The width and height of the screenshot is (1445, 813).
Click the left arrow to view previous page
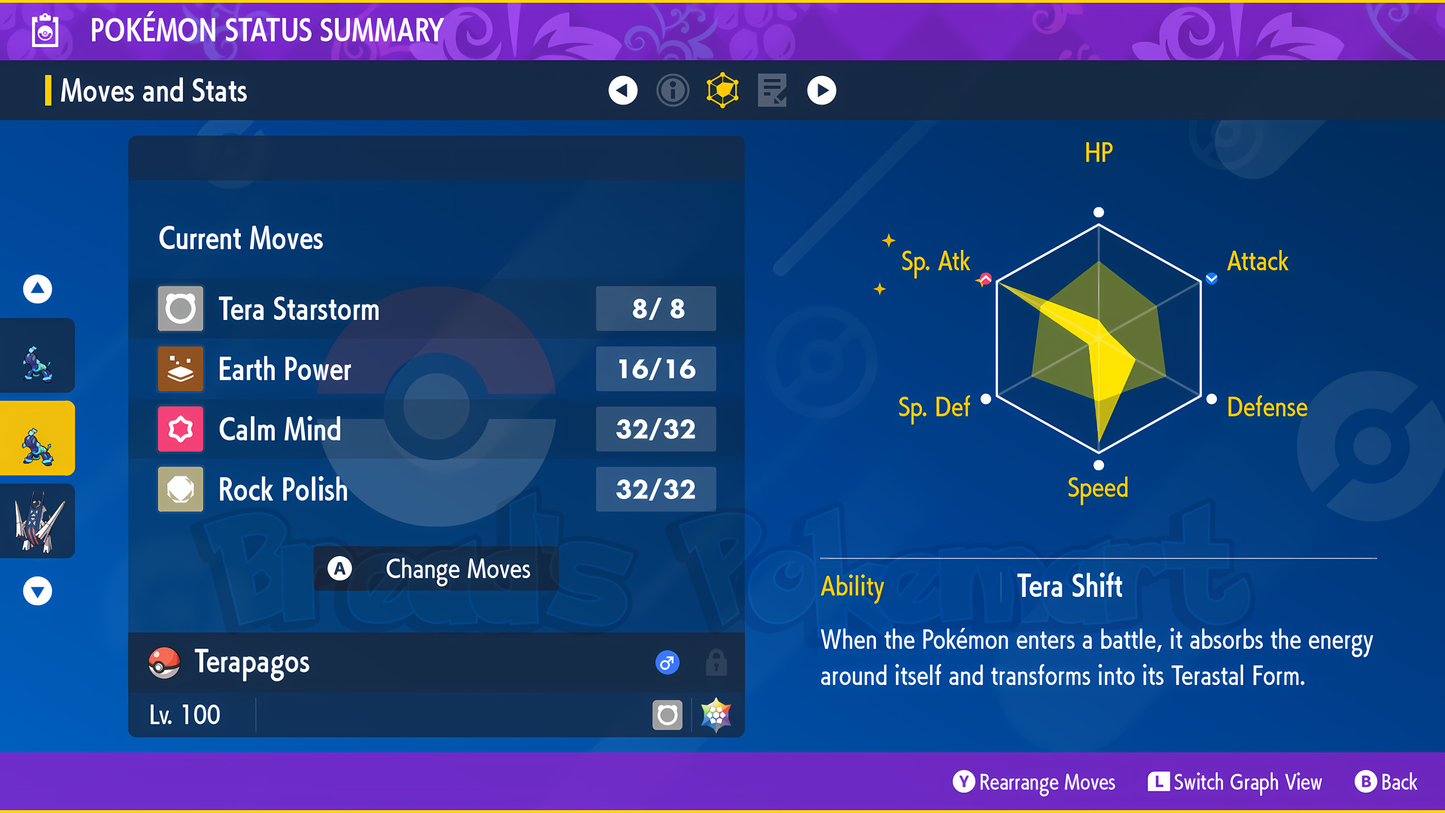coord(623,90)
